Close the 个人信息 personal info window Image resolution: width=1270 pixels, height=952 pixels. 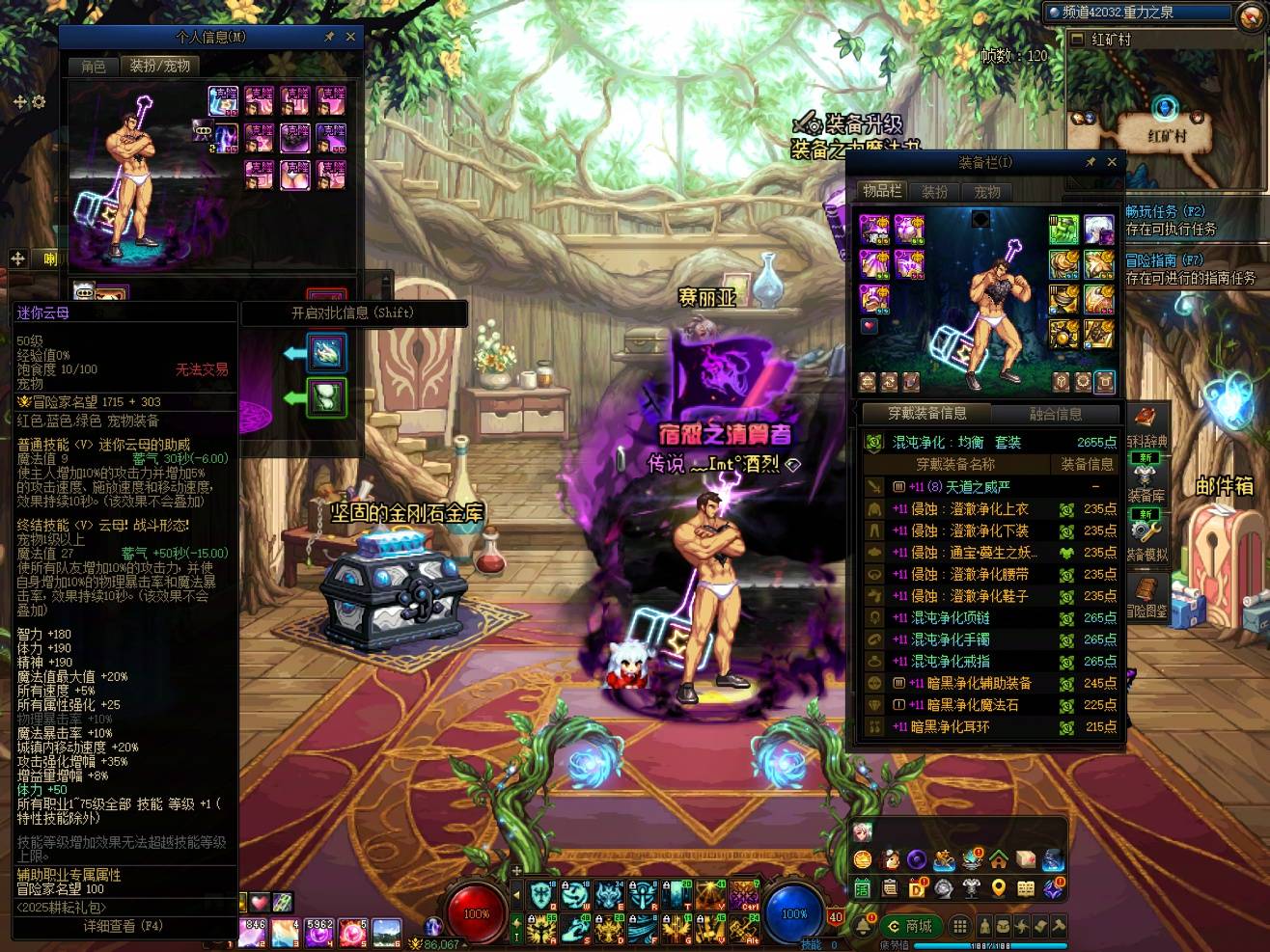click(x=350, y=37)
